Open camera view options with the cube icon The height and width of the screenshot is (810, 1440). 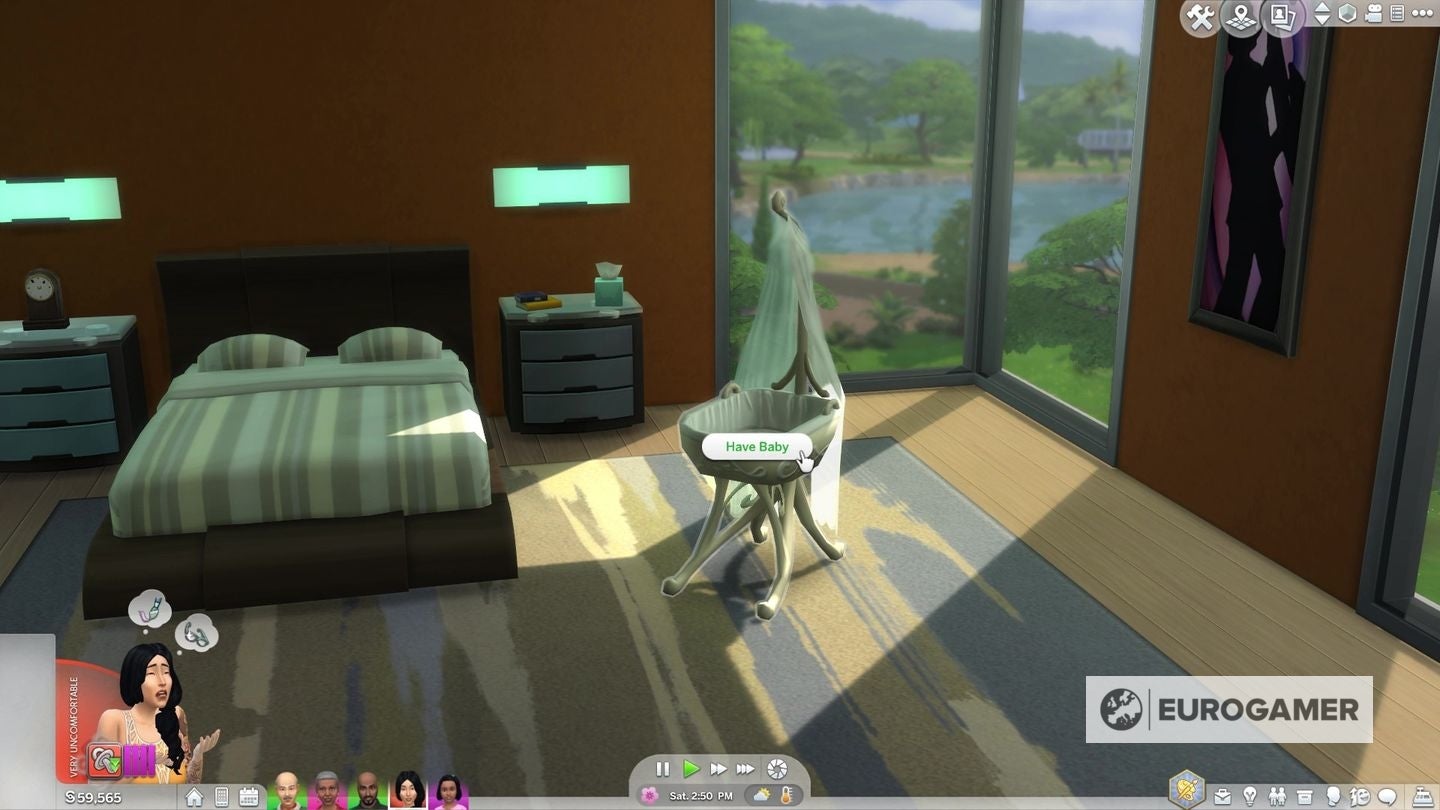1348,13
